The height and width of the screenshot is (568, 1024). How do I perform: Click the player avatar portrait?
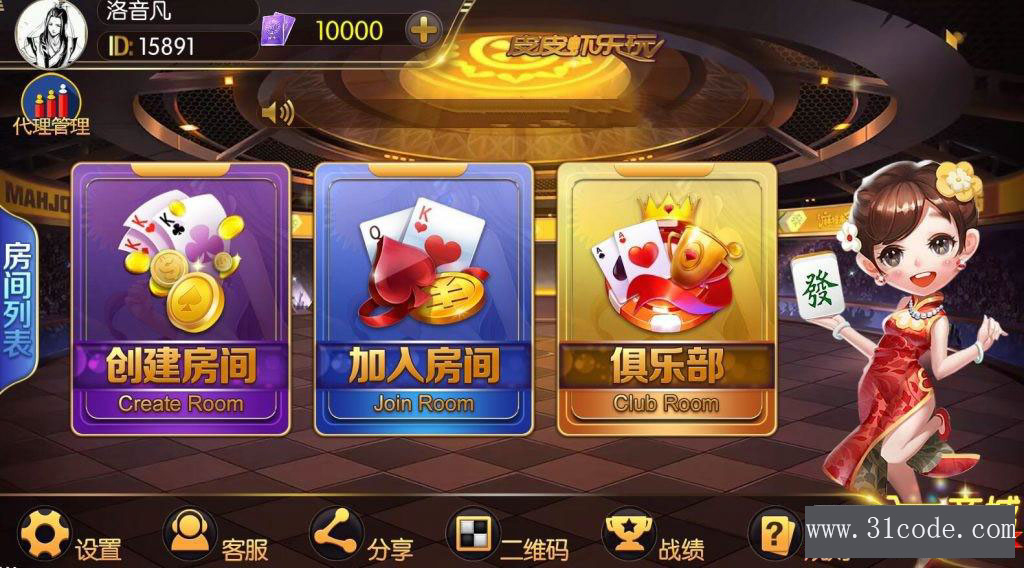pyautogui.click(x=50, y=33)
